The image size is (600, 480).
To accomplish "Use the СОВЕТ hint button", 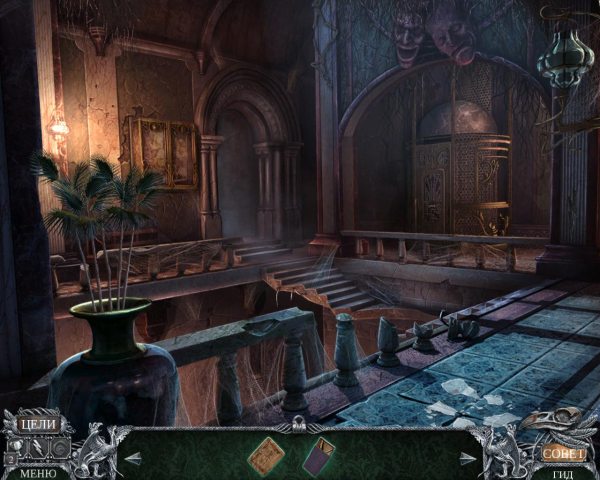I will pyautogui.click(x=563, y=452).
